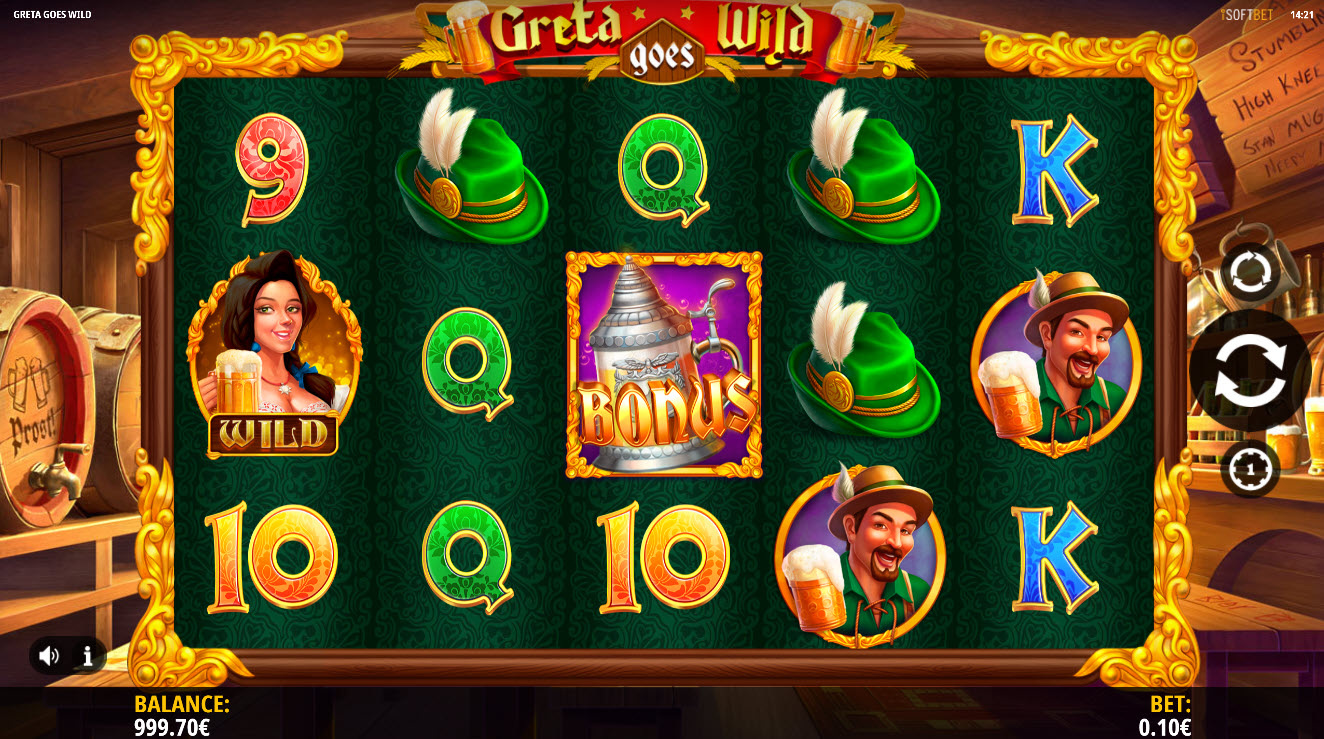
Task: Open autoplay with the small circular arrows button
Action: click(x=1249, y=271)
